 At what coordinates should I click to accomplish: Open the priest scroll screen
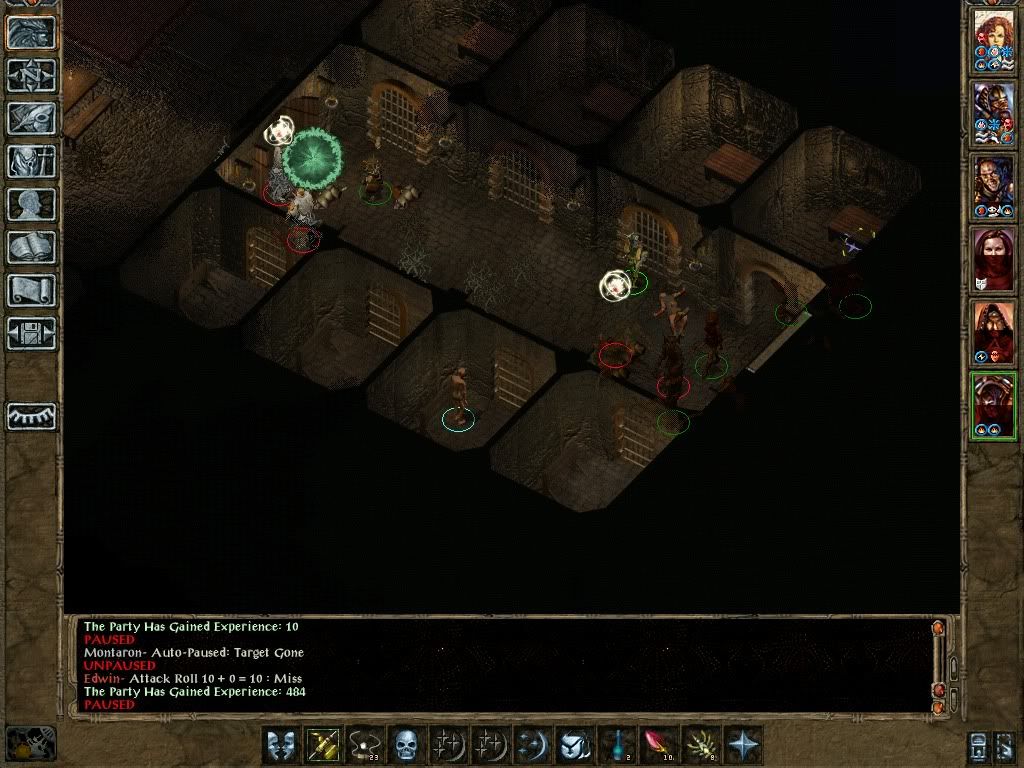tap(31, 290)
